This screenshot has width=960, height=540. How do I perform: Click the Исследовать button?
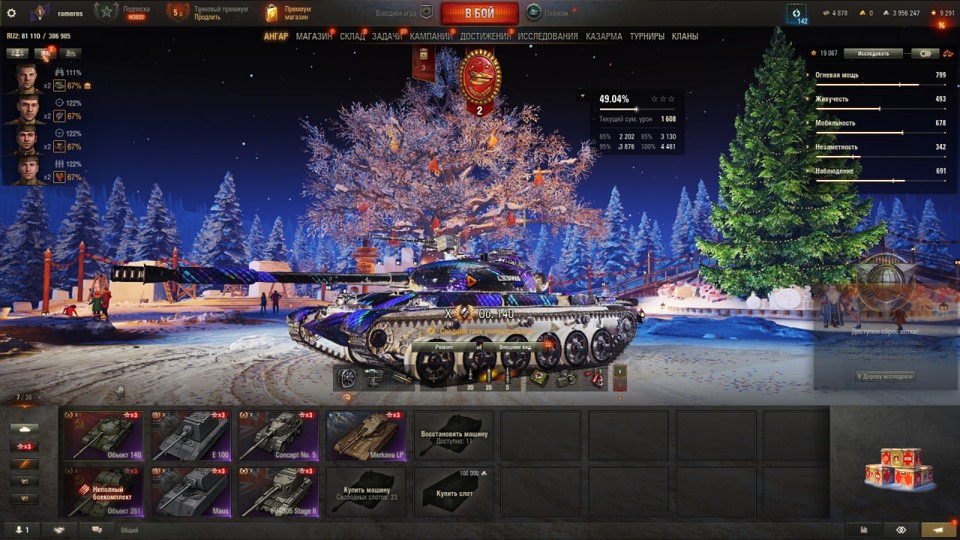(873, 53)
